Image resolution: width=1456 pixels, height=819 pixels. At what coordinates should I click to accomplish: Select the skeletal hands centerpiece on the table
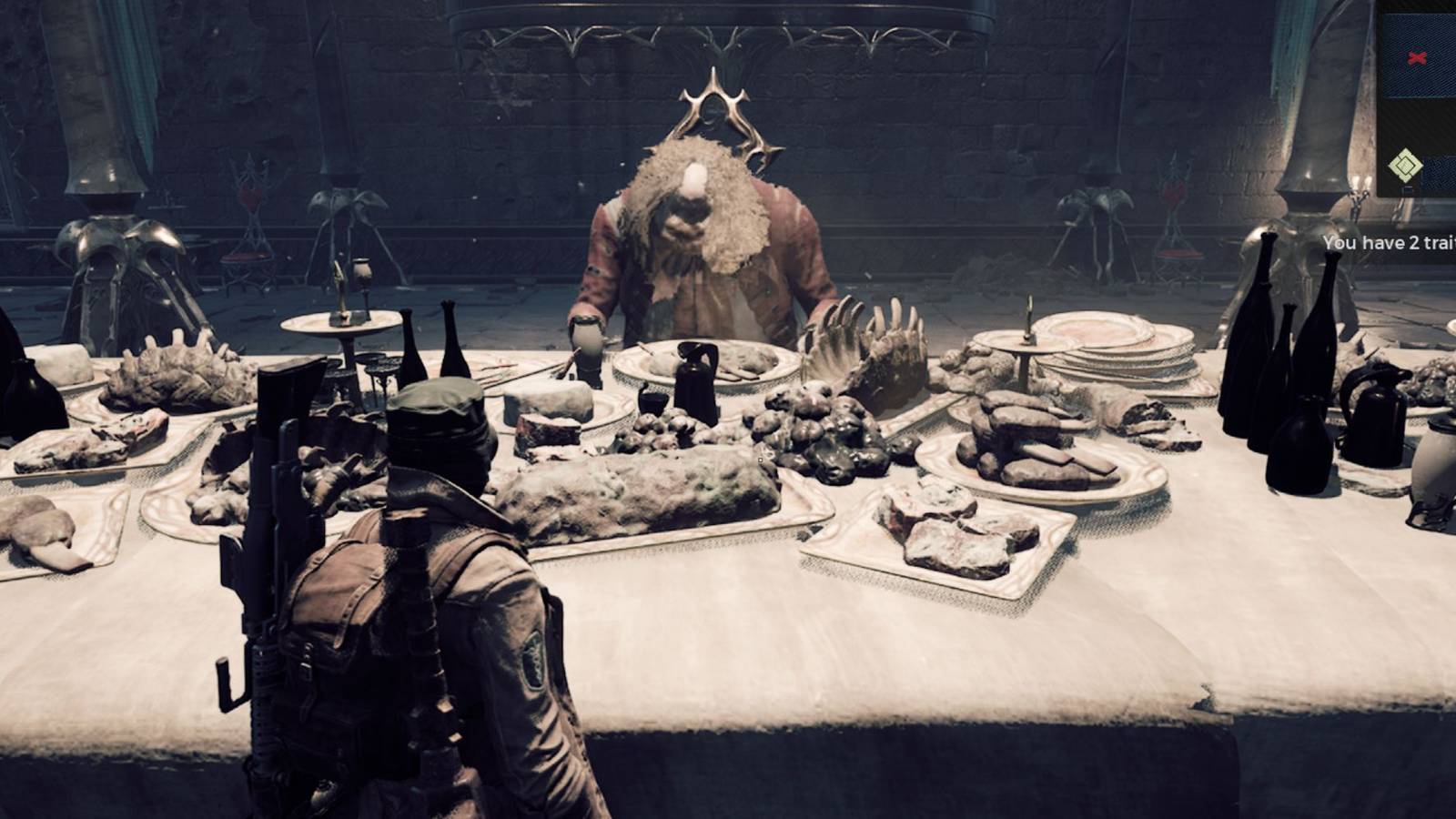tap(864, 346)
